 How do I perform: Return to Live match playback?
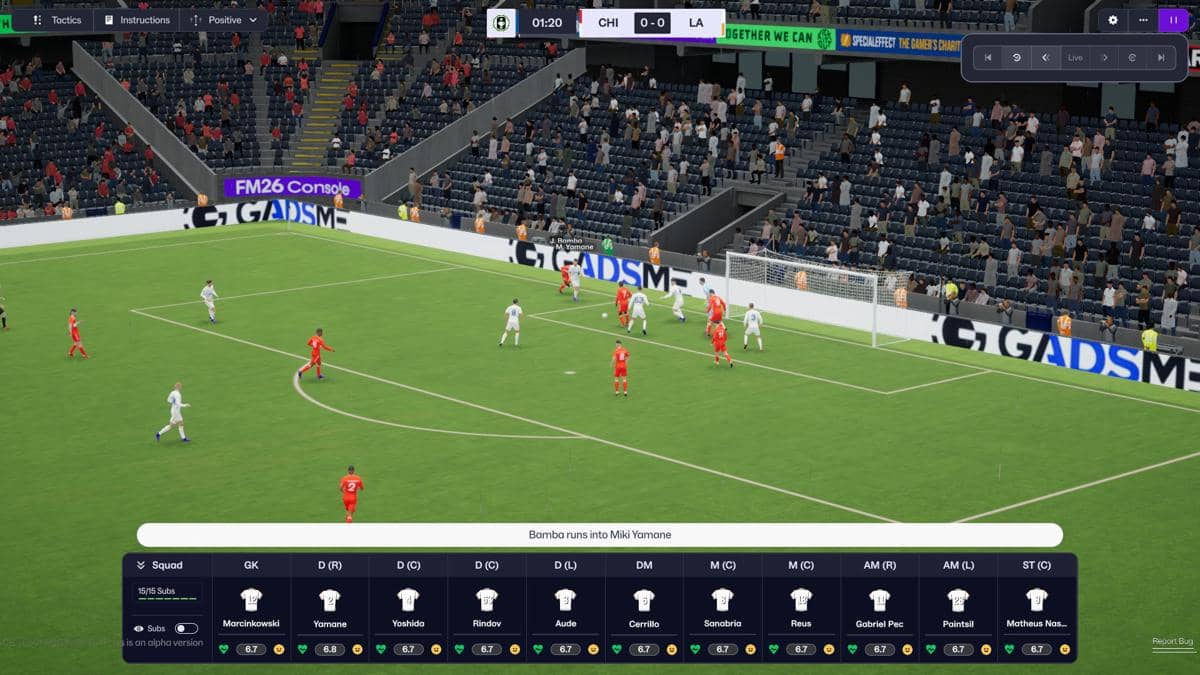click(1075, 58)
